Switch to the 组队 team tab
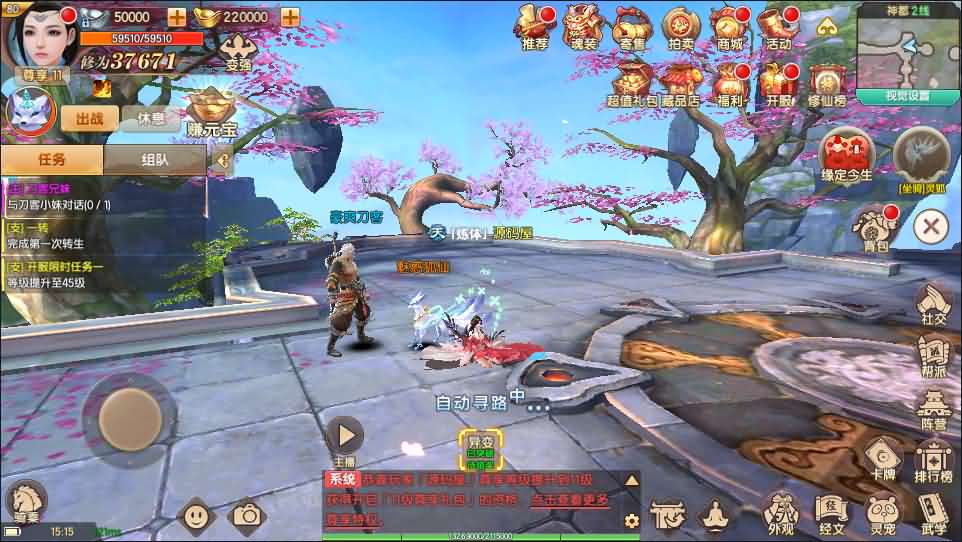Screen dimensions: 962x542 (154, 159)
